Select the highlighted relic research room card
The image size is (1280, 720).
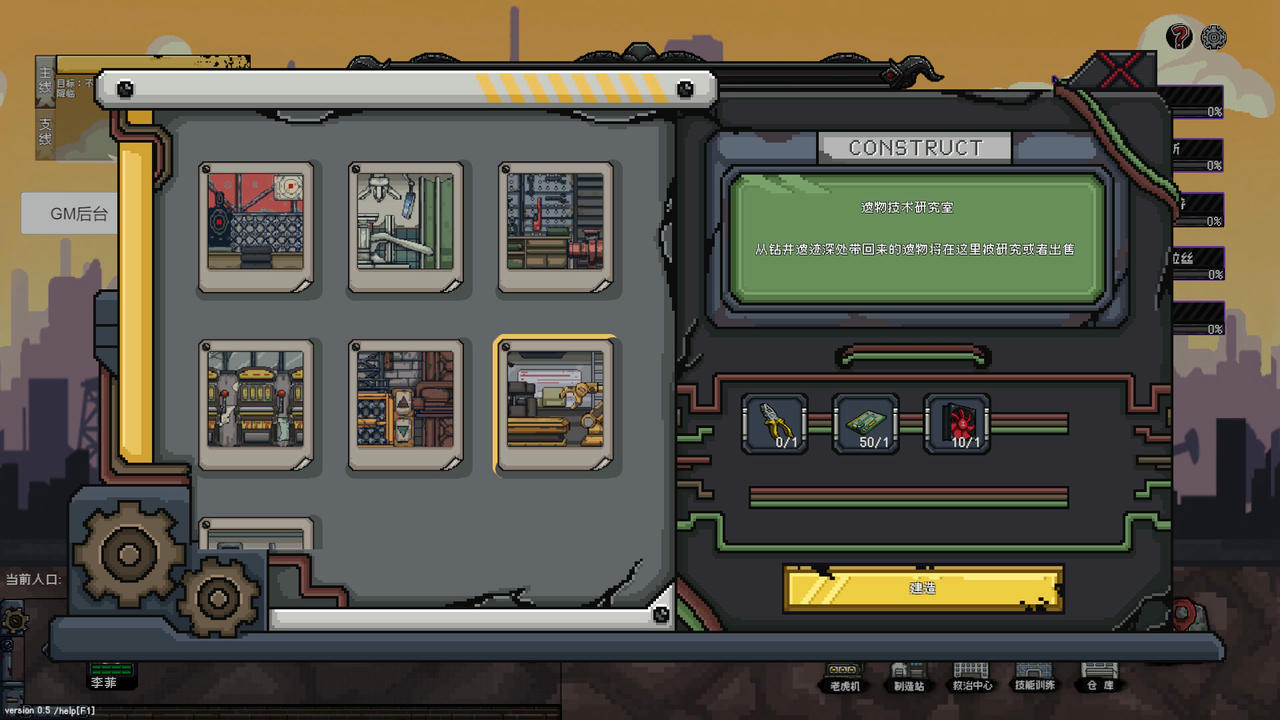(556, 403)
